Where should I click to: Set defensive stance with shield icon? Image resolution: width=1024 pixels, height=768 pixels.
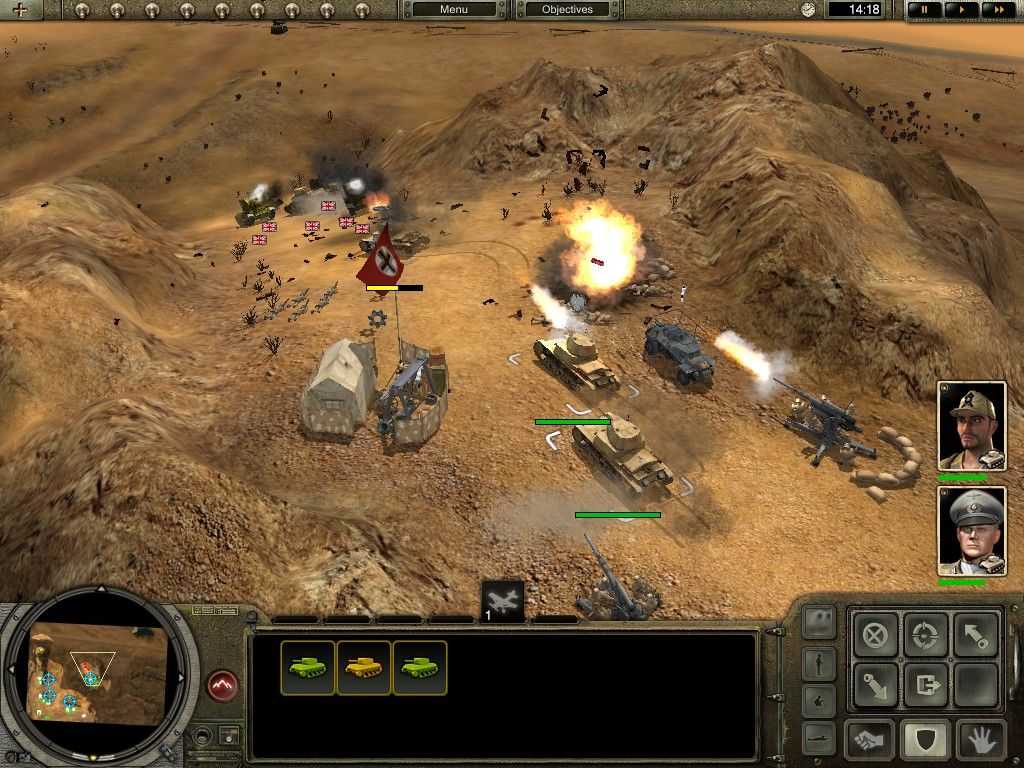pyautogui.click(x=926, y=740)
